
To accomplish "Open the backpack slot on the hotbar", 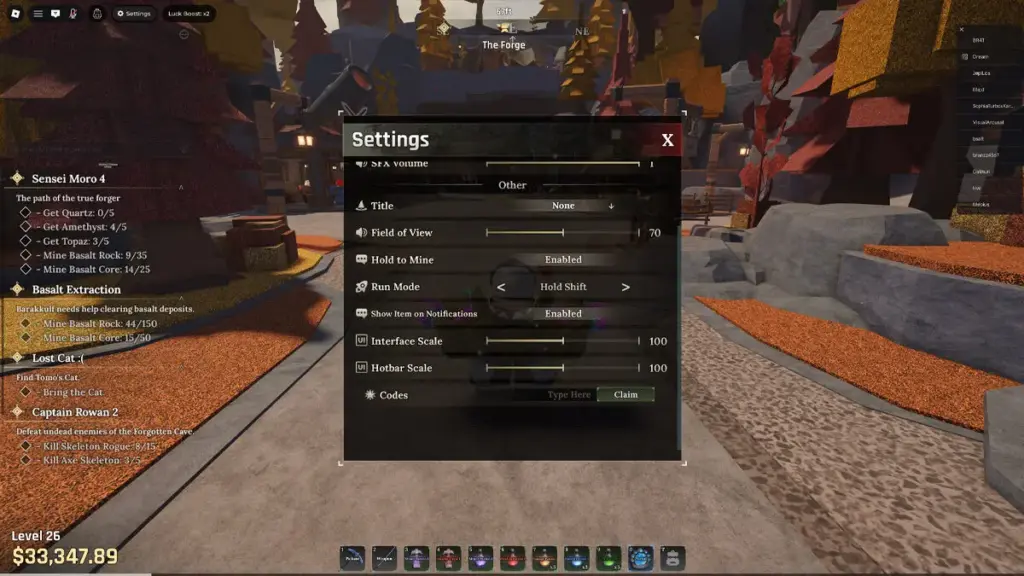I will pos(673,557).
